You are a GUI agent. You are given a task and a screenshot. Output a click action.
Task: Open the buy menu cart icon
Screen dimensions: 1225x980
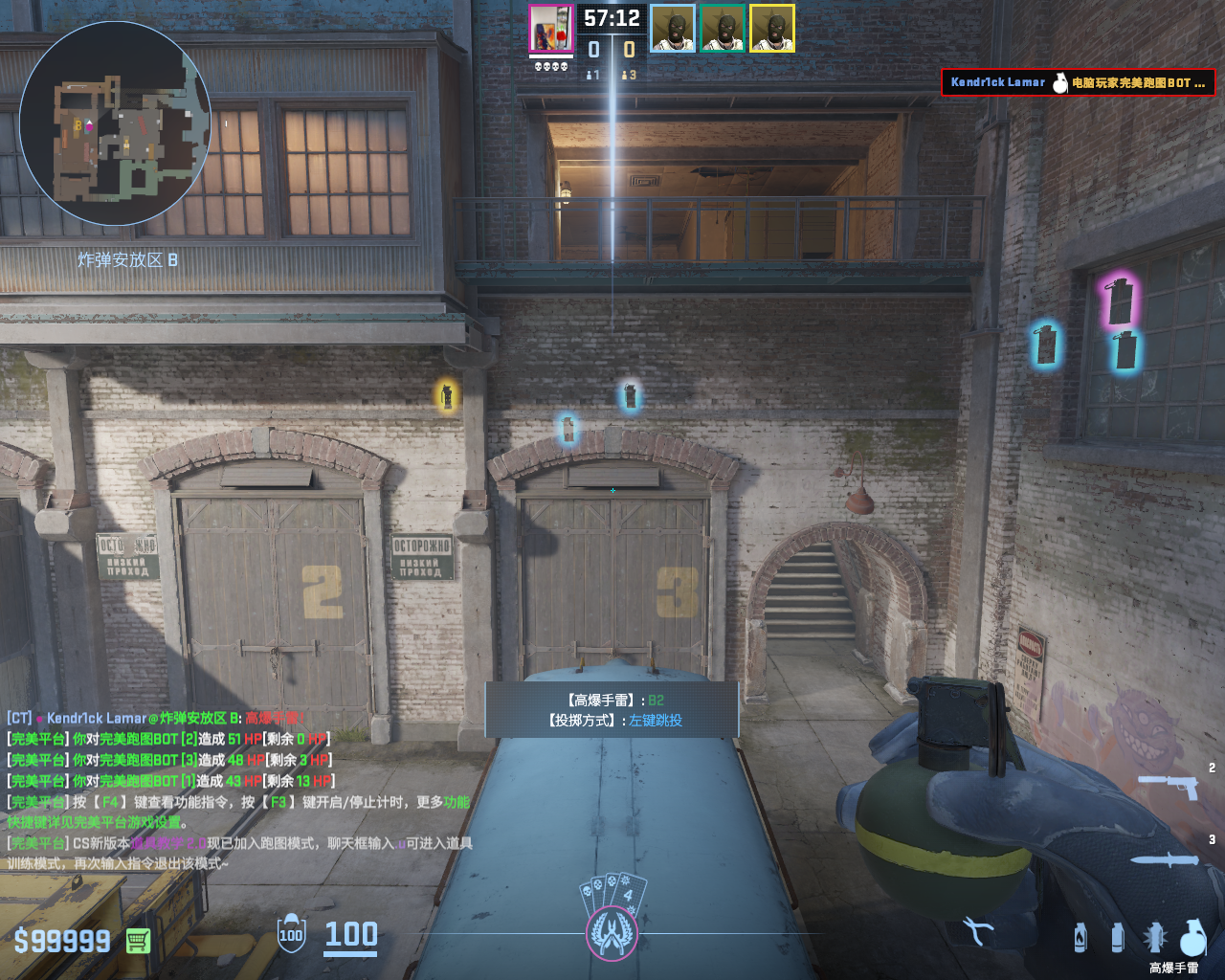[x=138, y=941]
